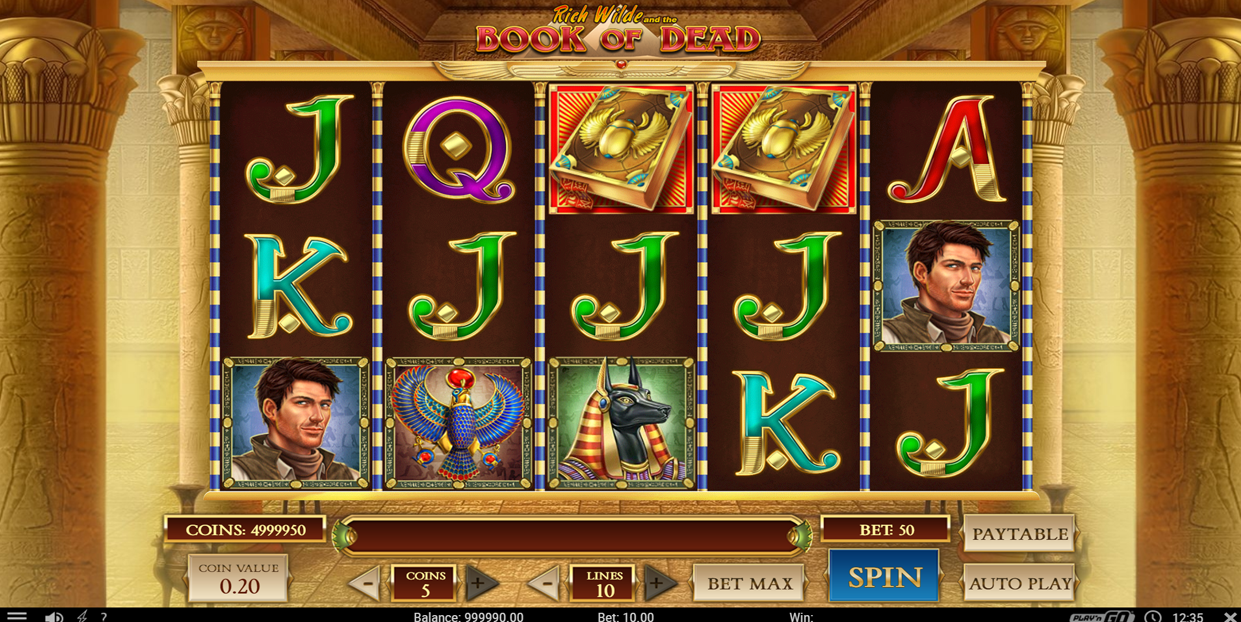
Task: Open the question mark help
Action: [x=103, y=616]
